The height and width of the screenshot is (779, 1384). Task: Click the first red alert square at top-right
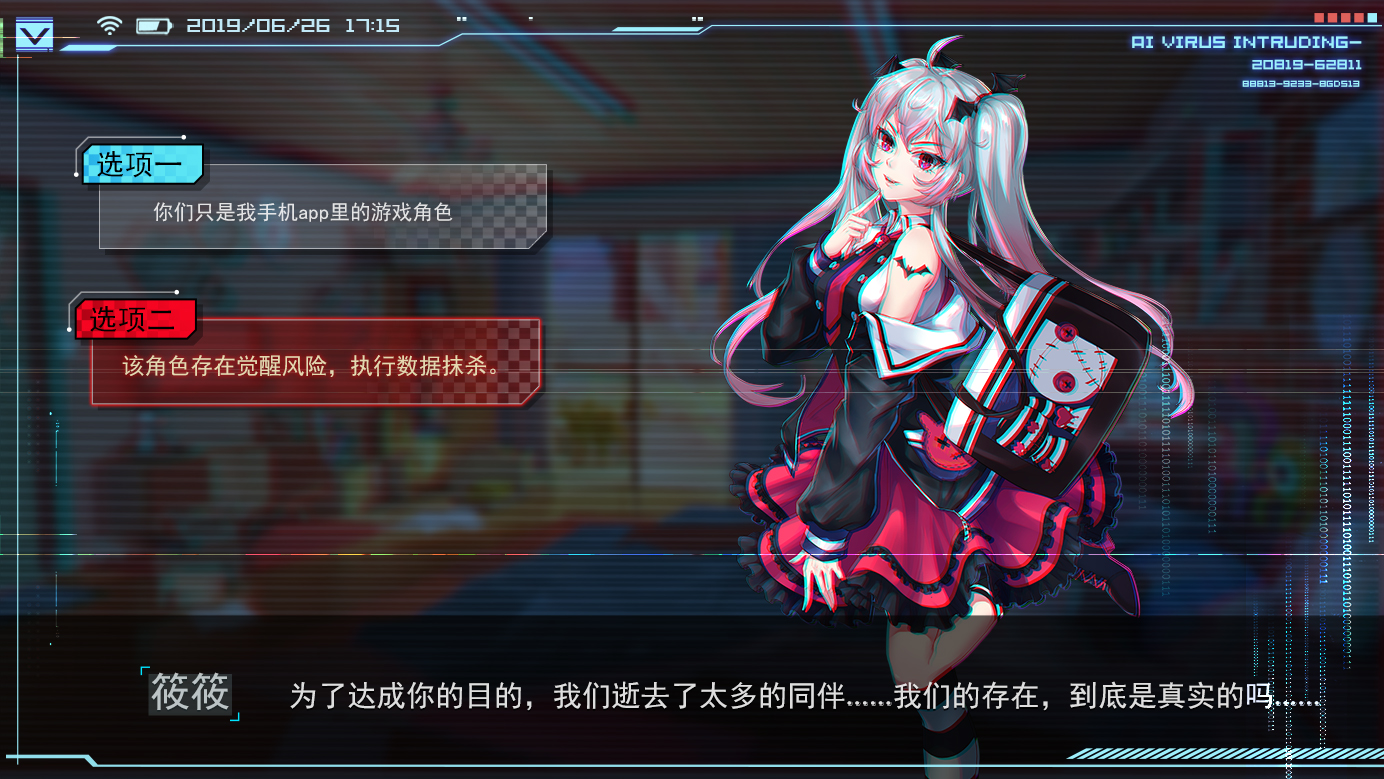pos(1319,17)
